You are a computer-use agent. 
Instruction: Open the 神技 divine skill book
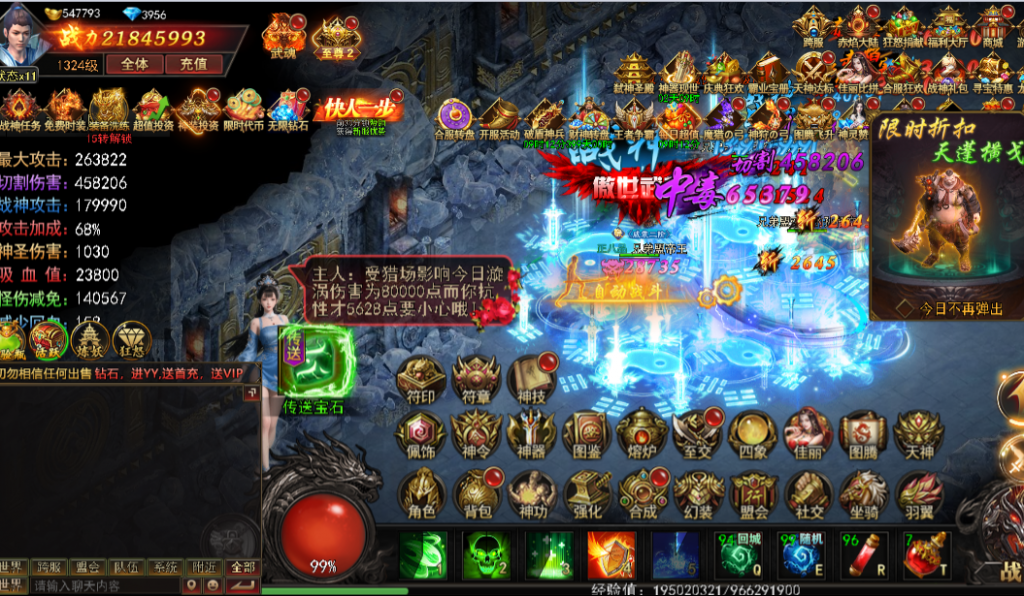point(532,381)
